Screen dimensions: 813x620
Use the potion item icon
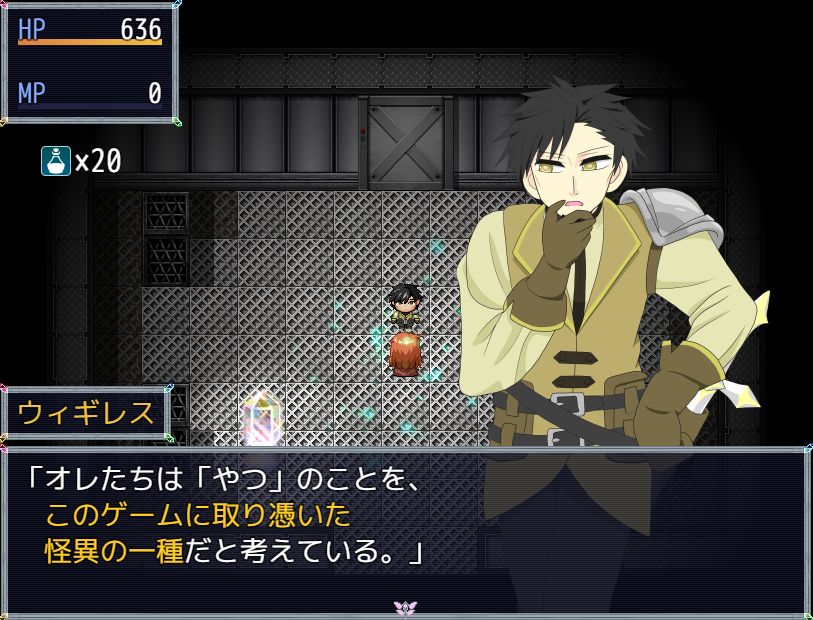56,161
